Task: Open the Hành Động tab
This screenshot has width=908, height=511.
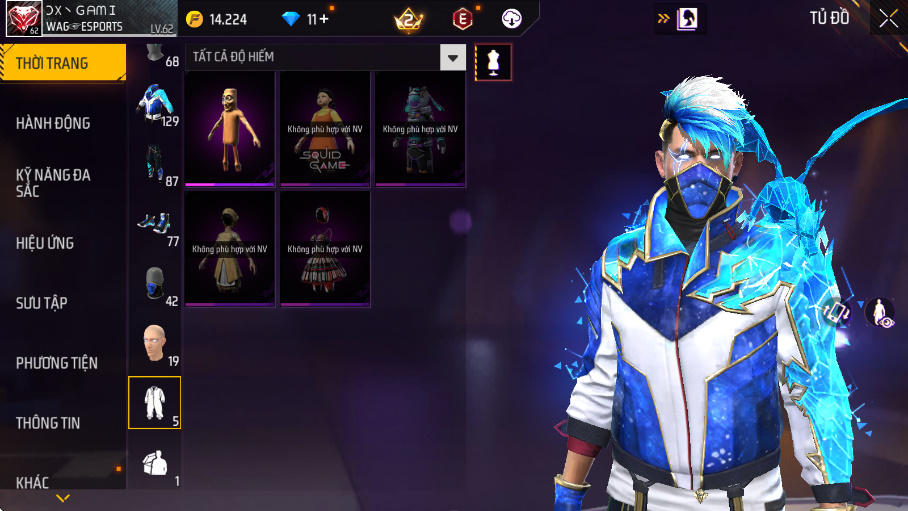Action: click(54, 123)
